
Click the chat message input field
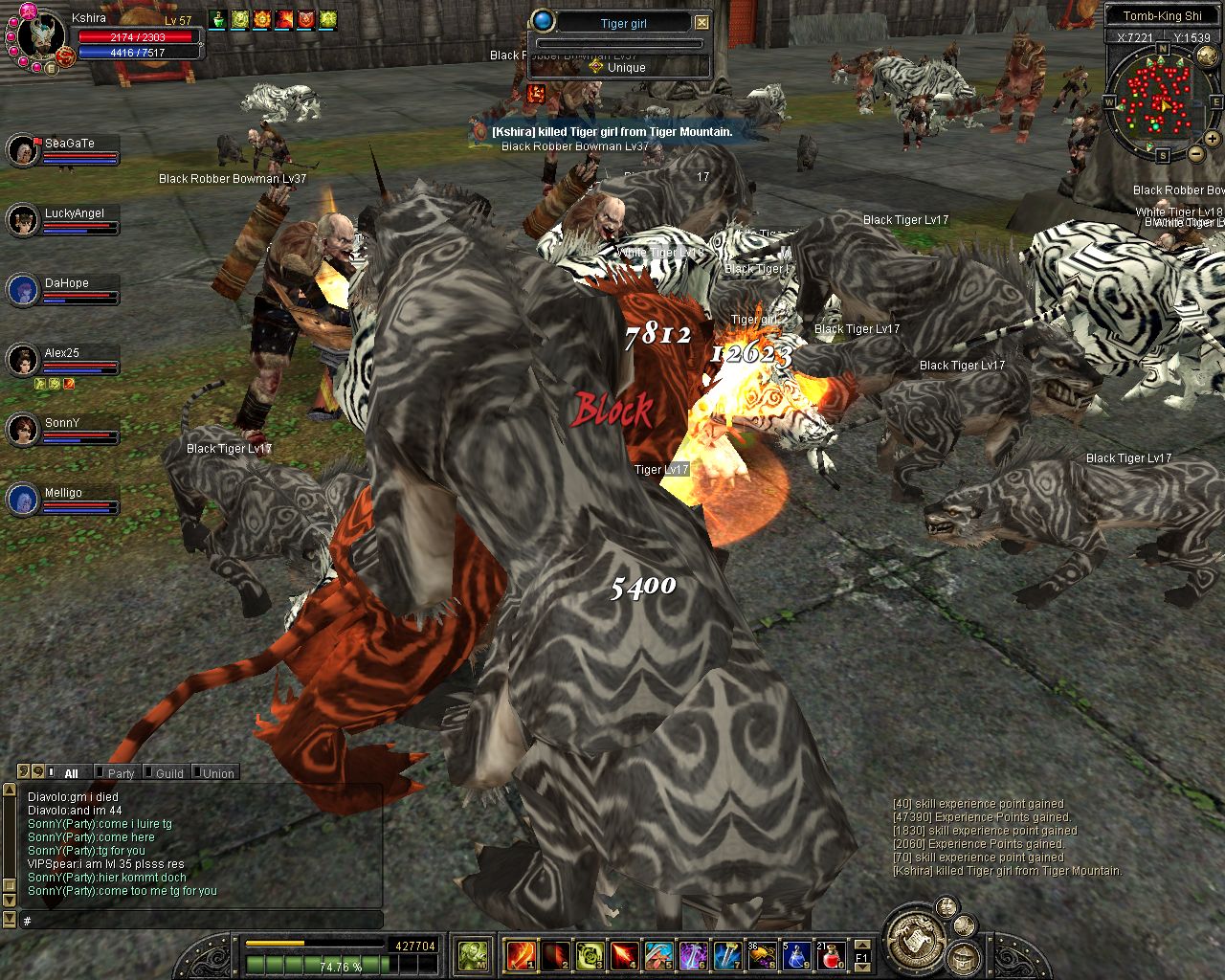point(201,920)
